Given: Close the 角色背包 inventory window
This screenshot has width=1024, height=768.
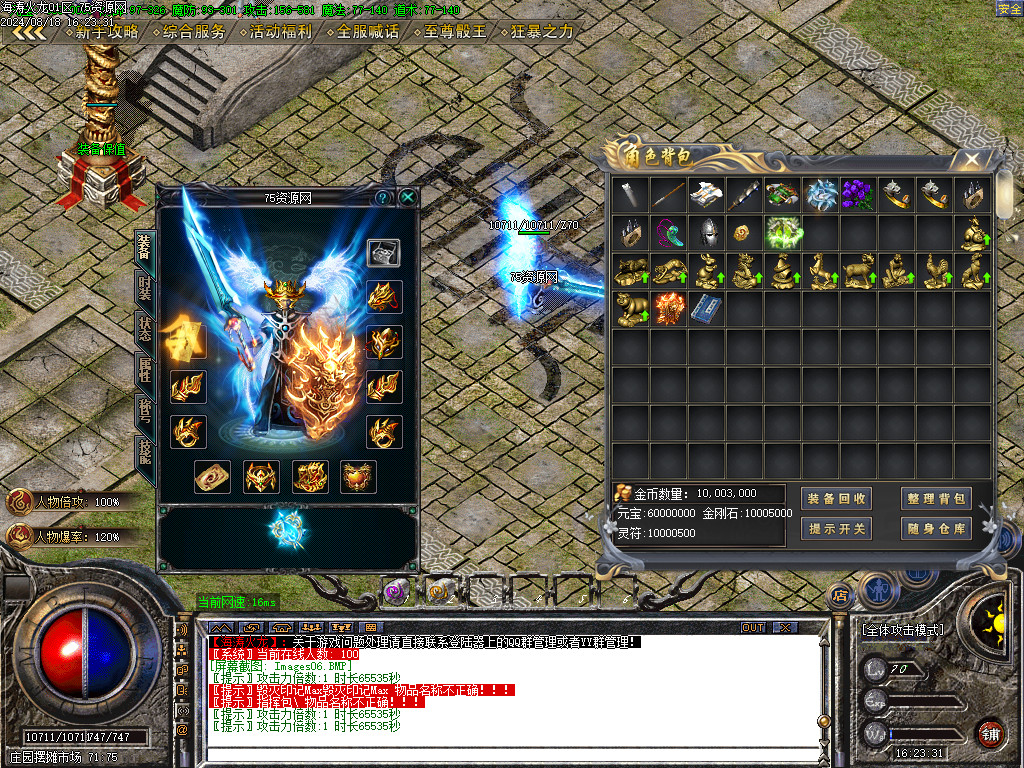Looking at the screenshot, I should [971, 159].
